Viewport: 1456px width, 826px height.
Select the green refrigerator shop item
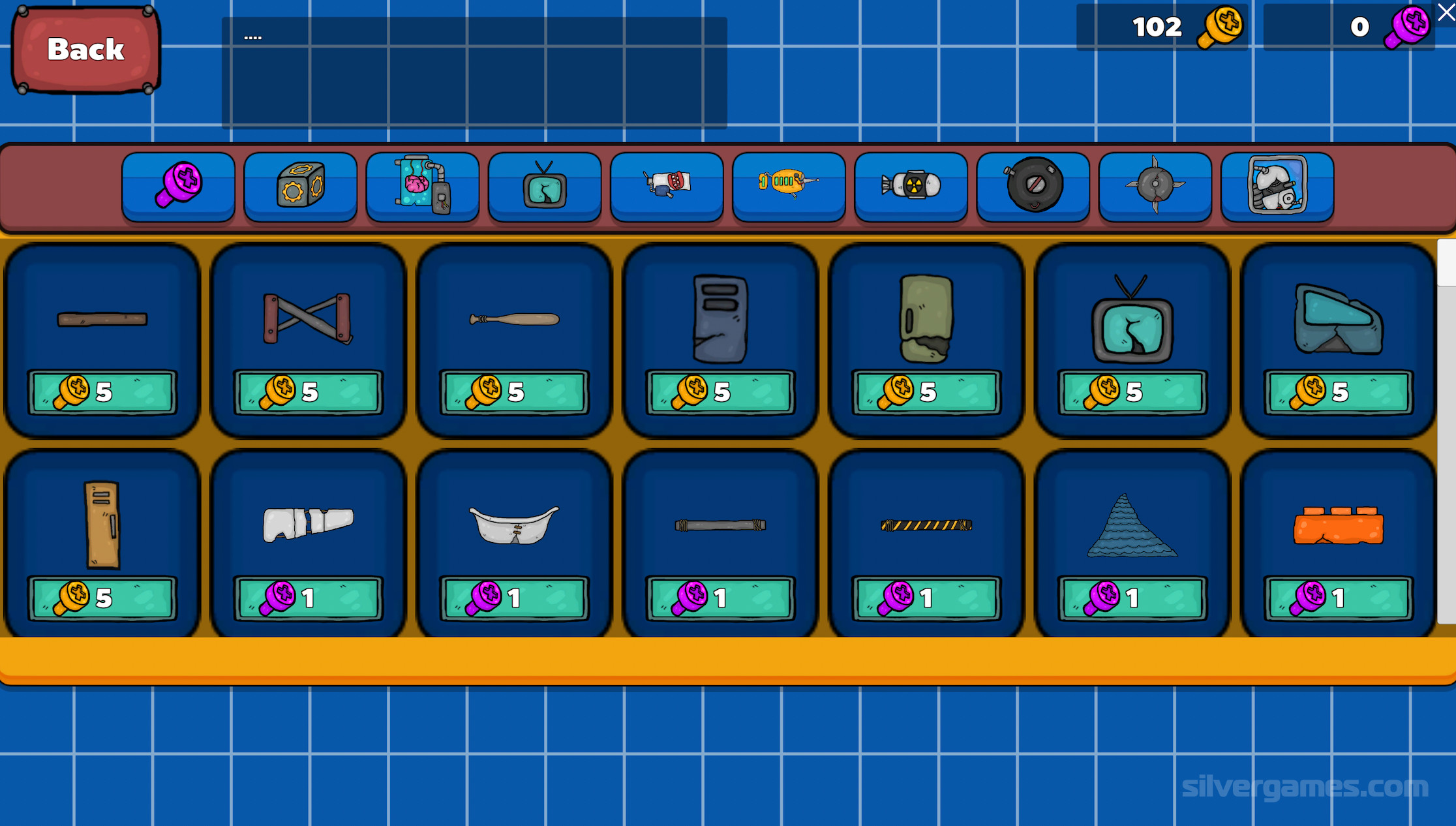click(x=926, y=392)
